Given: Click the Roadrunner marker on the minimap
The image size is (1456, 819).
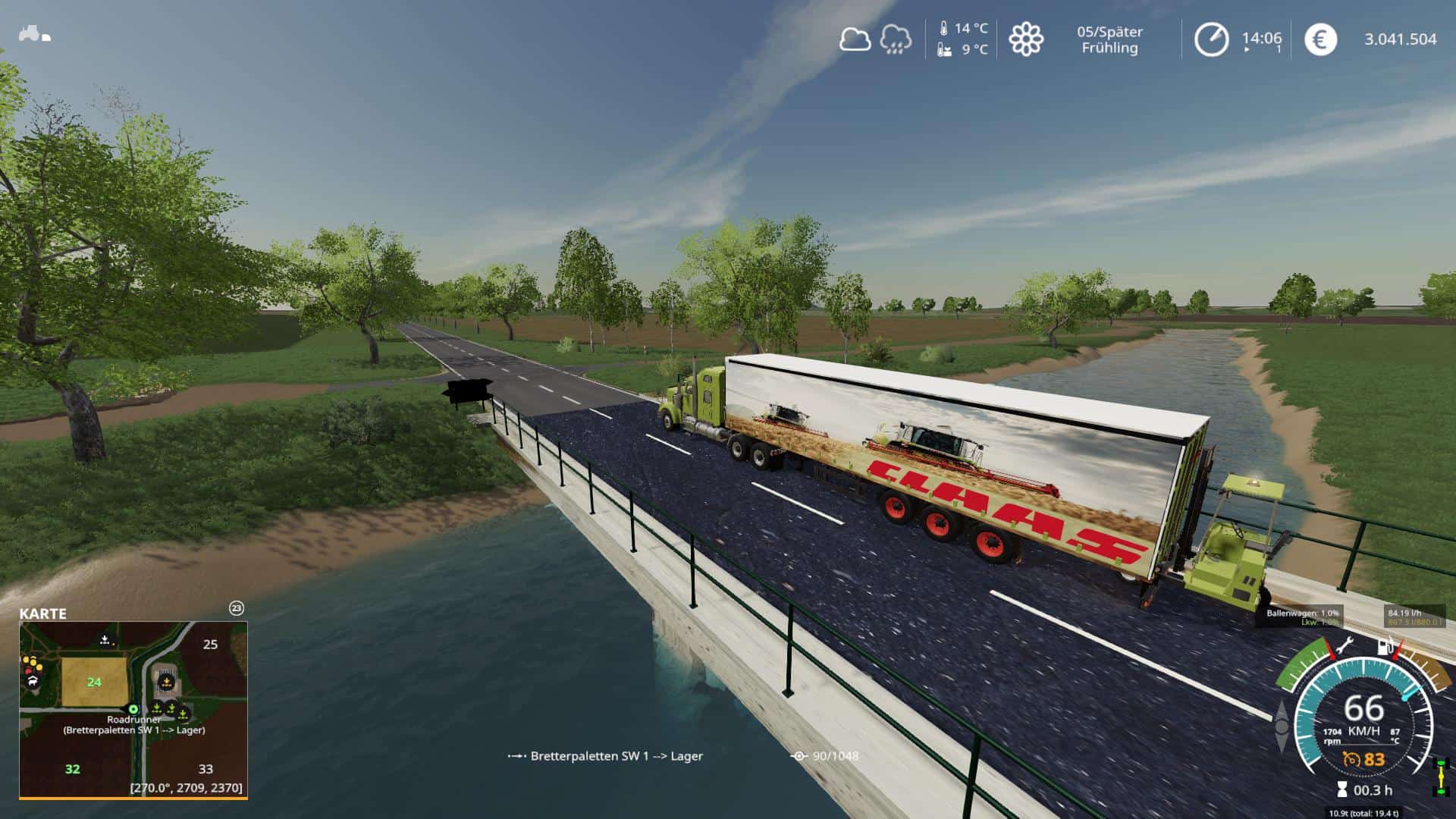Looking at the screenshot, I should (x=134, y=709).
